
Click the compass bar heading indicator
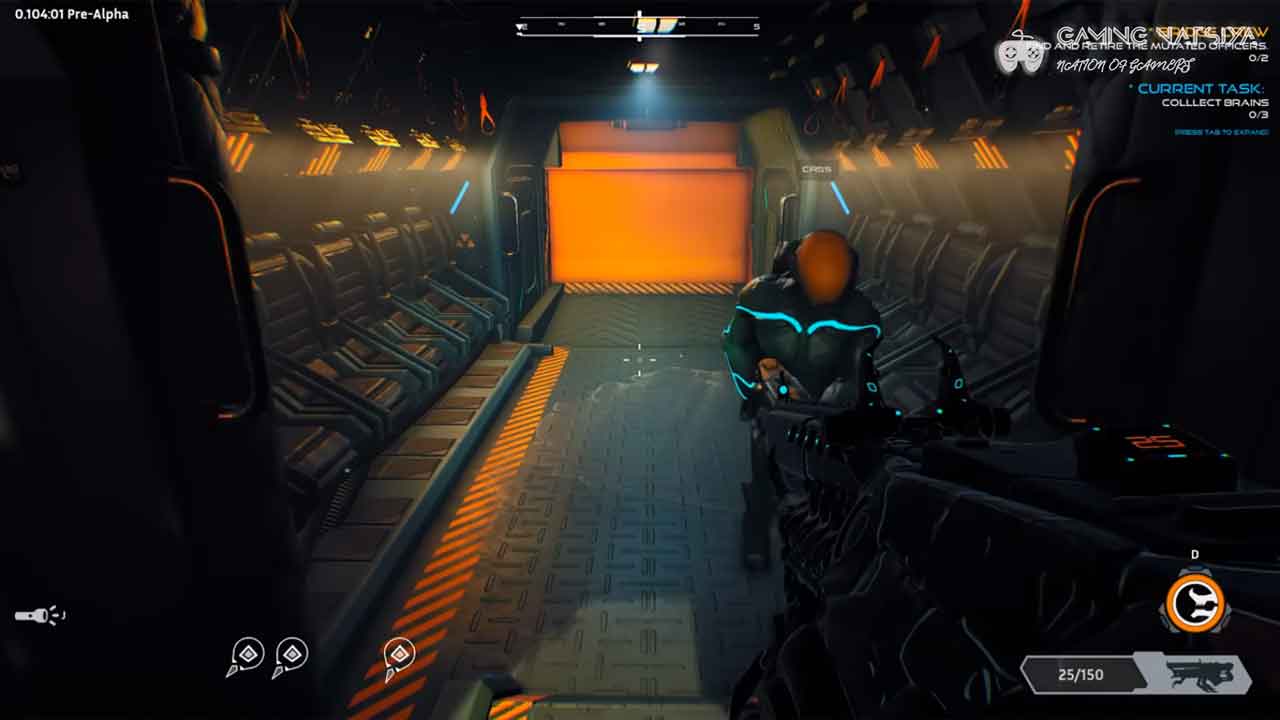pos(639,26)
